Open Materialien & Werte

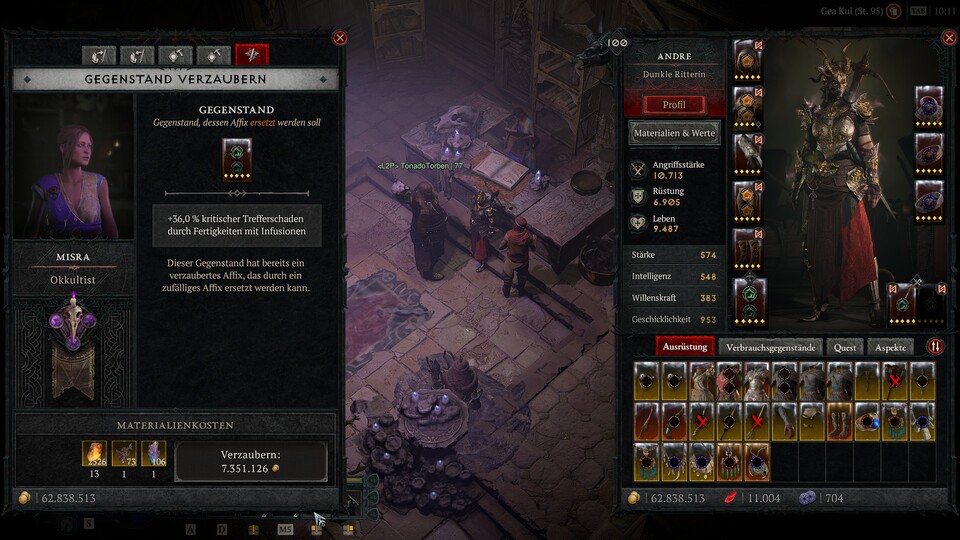[674, 132]
